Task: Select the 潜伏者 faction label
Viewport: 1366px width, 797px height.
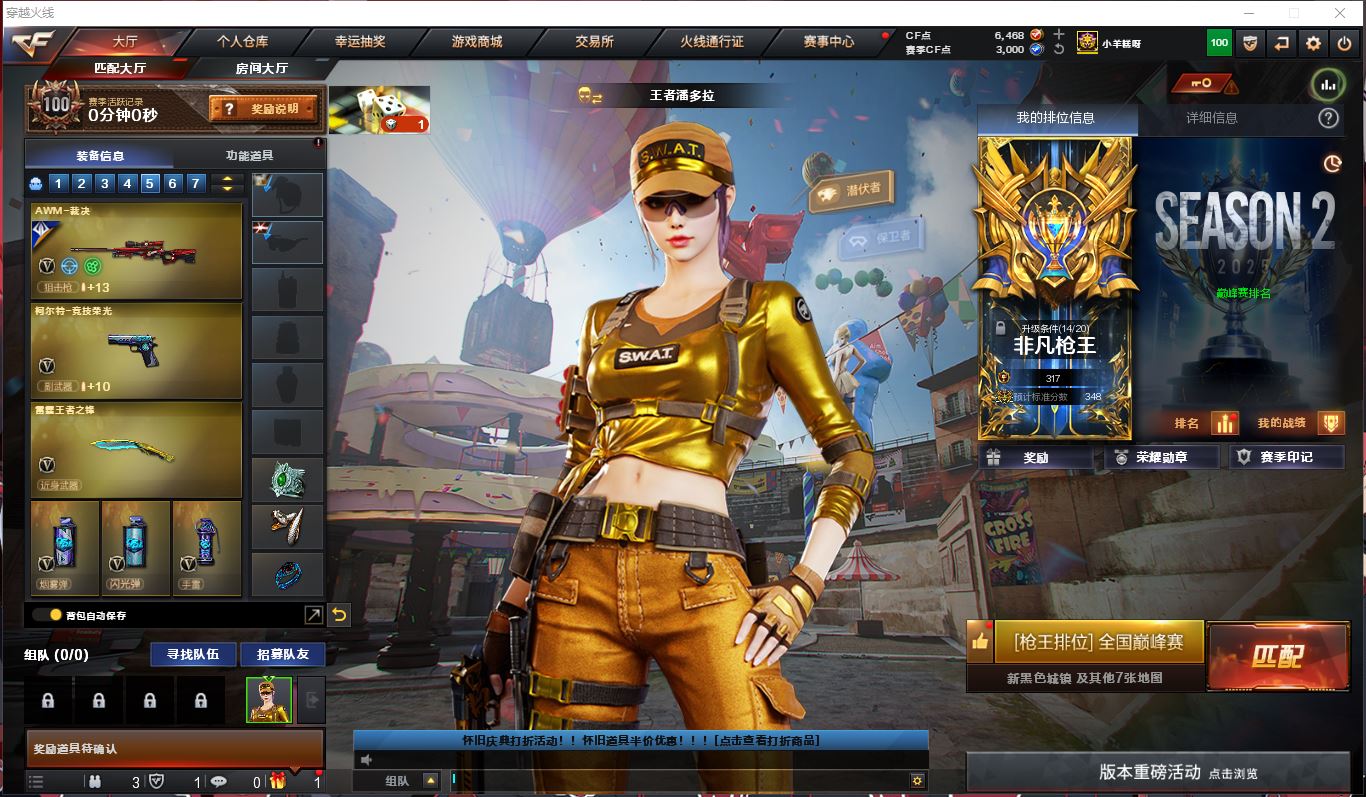Action: coord(852,190)
